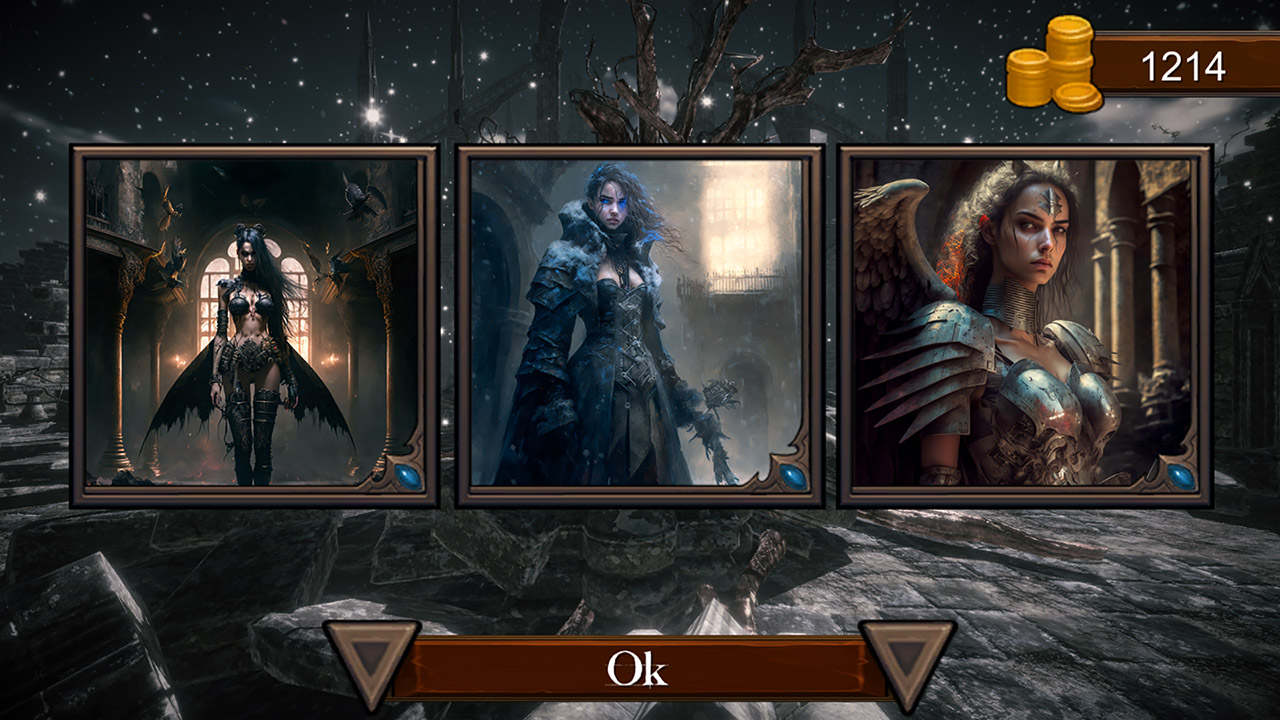
Task: Confirm with the Ok button
Action: [638, 669]
